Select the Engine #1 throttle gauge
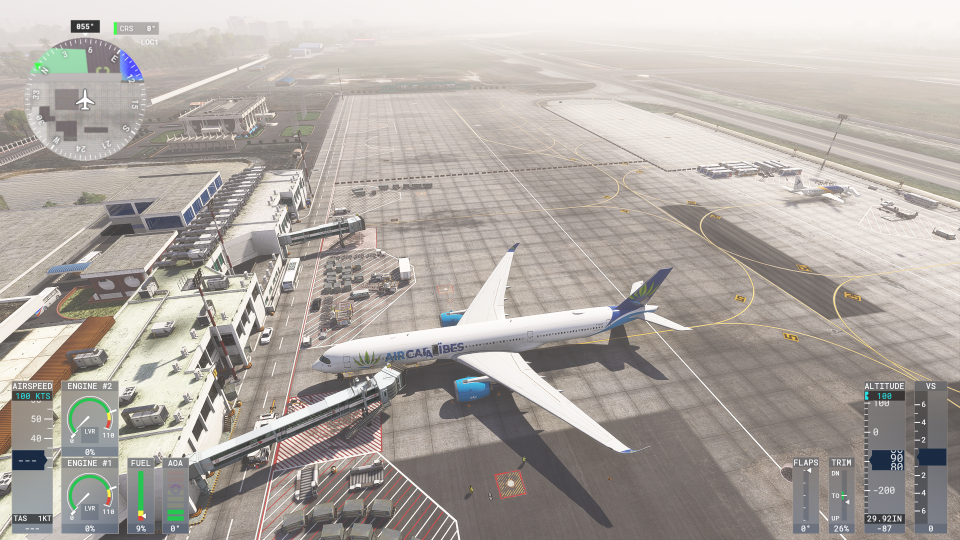This screenshot has width=960, height=540. [x=89, y=495]
